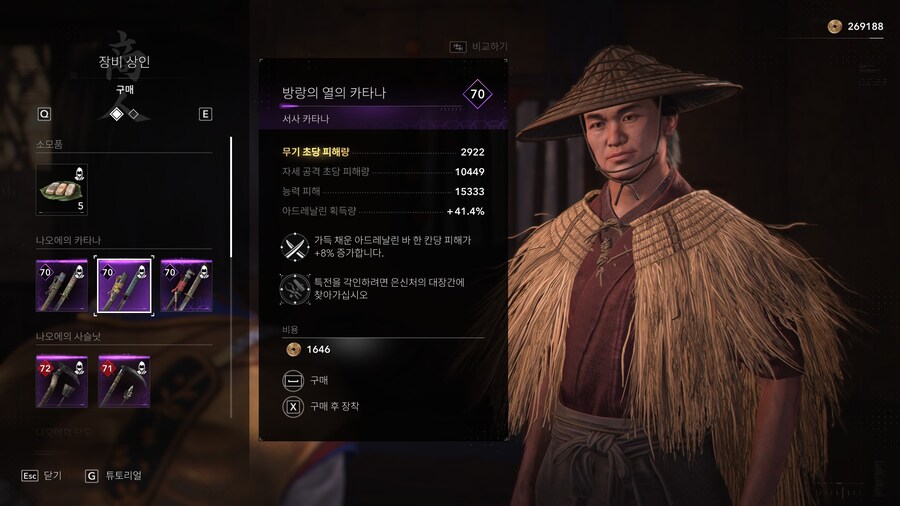Pick the level 71 kusarigama slot
This screenshot has width=900, height=506.
[x=124, y=381]
